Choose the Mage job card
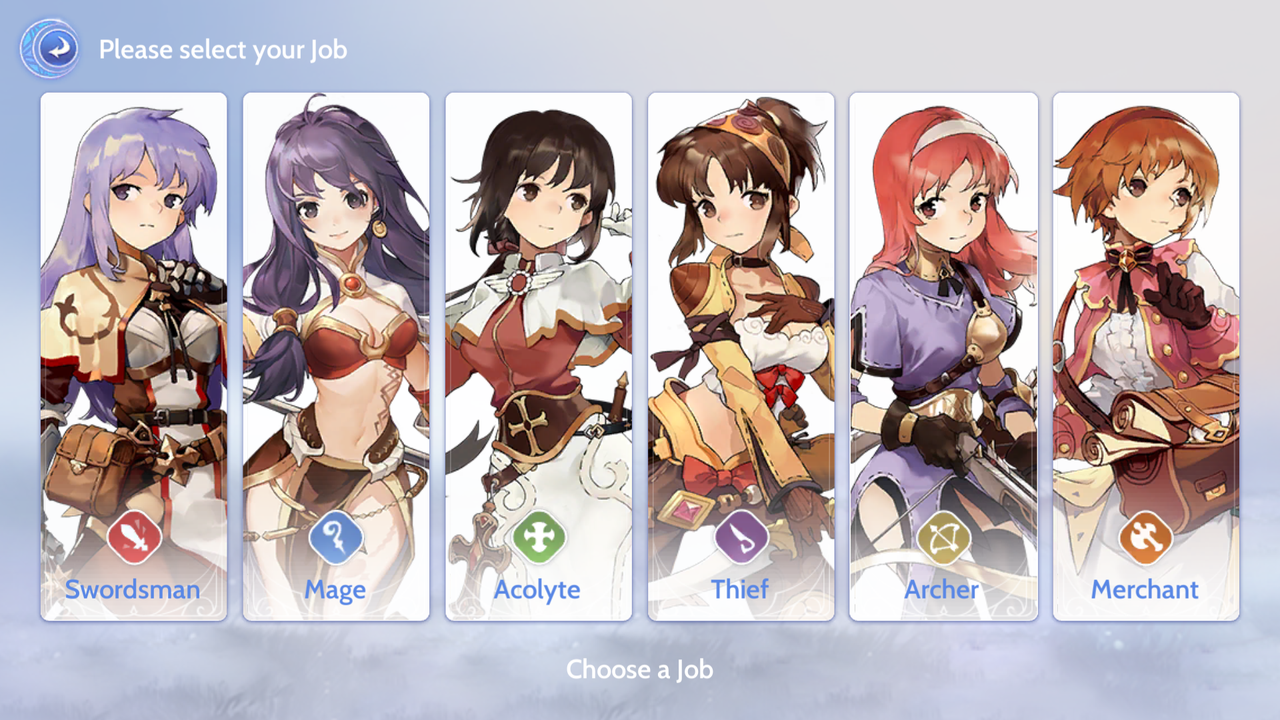Screen dimensions: 1280x720 (x=336, y=356)
